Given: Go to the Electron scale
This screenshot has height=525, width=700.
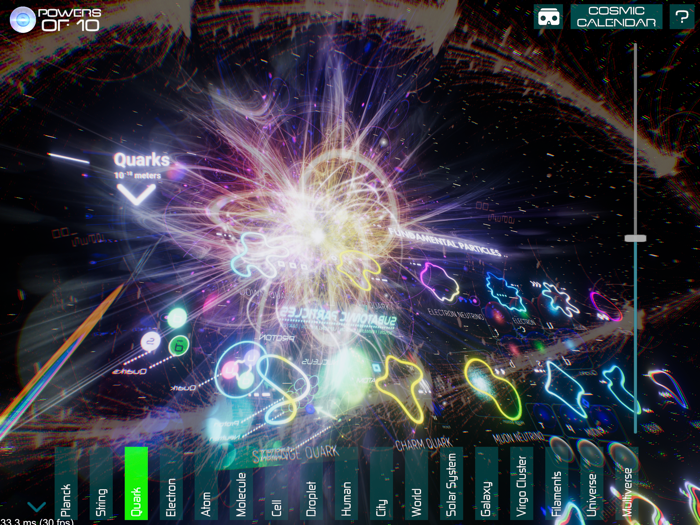Looking at the screenshot, I should pos(171,484).
